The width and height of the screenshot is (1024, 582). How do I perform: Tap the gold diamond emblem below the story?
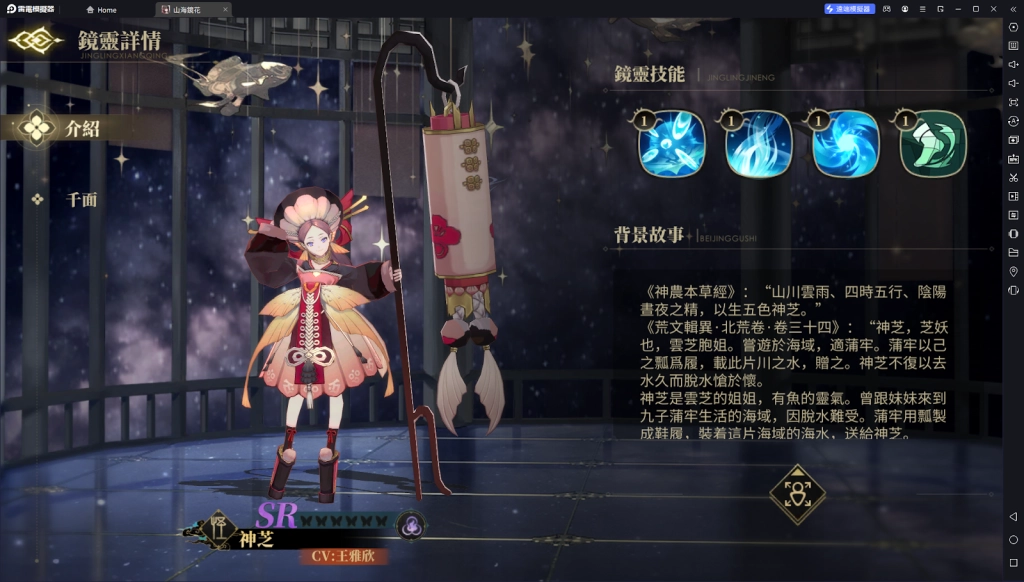click(x=797, y=494)
